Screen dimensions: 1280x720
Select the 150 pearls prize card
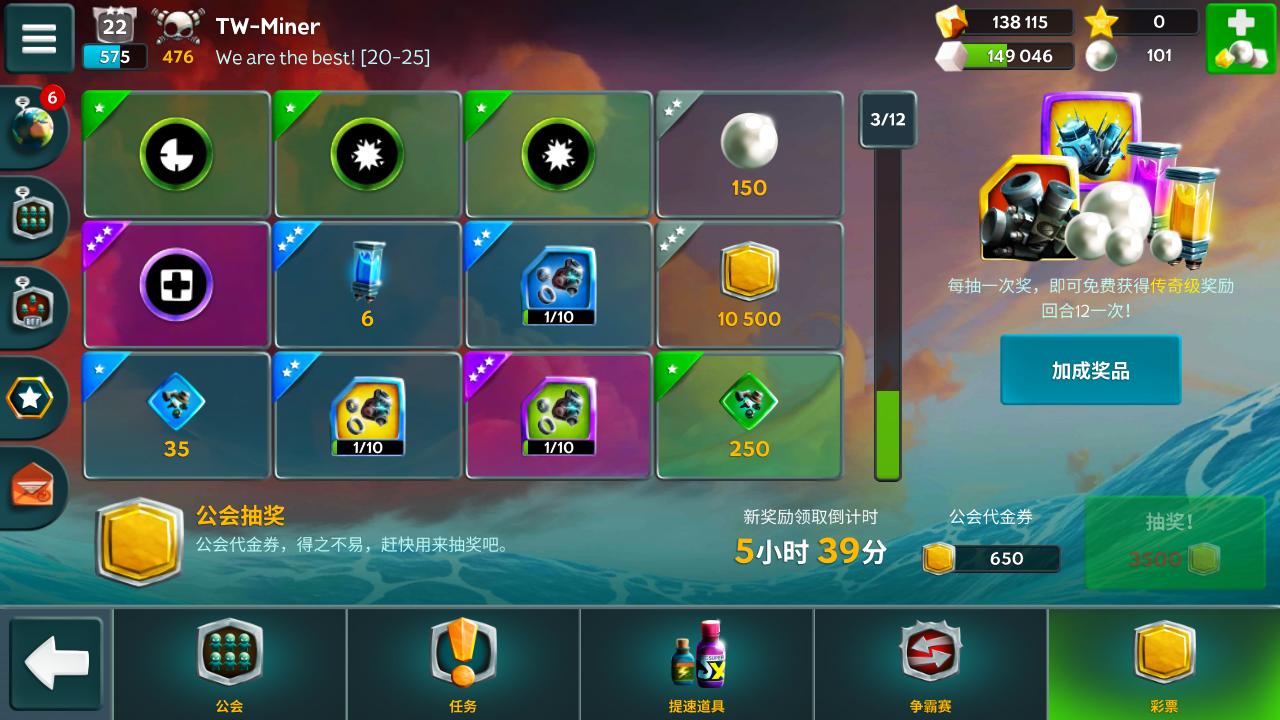749,153
